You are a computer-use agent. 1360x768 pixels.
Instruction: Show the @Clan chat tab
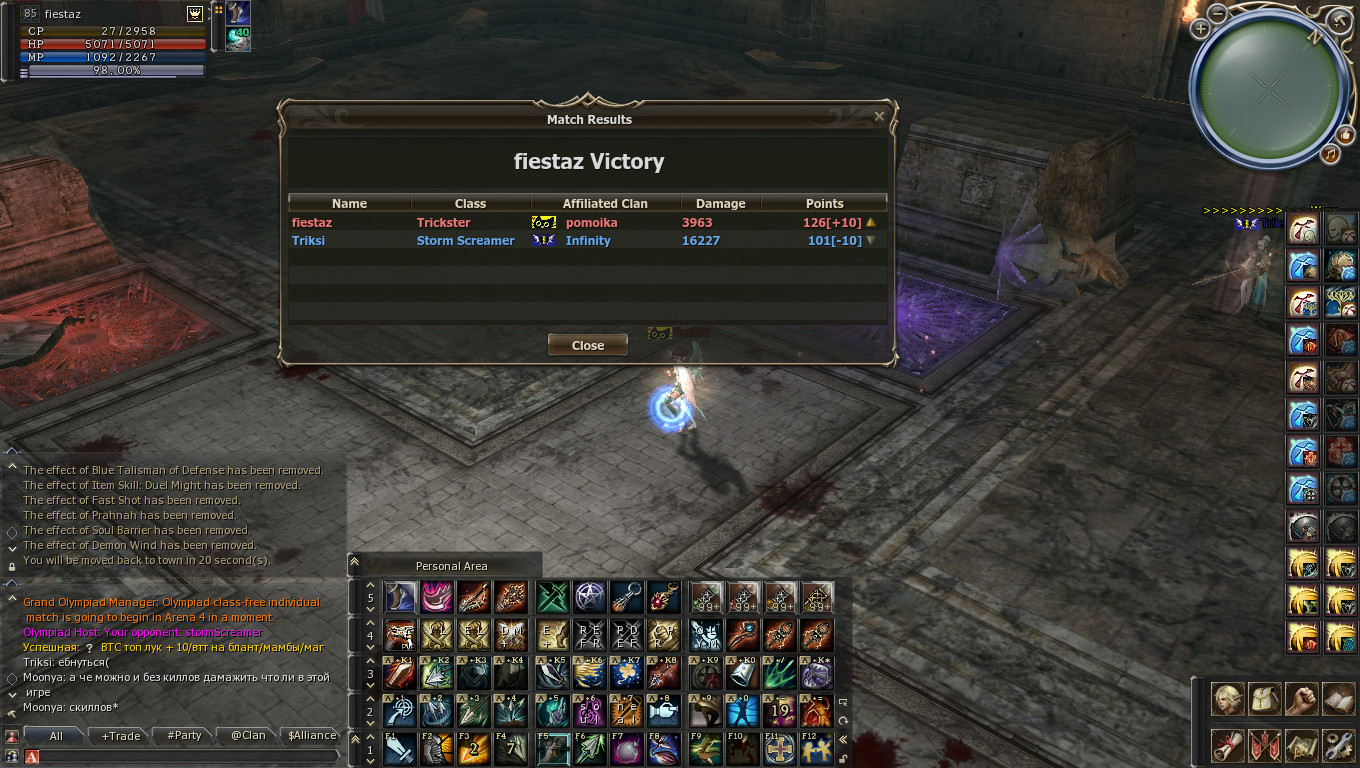(248, 736)
